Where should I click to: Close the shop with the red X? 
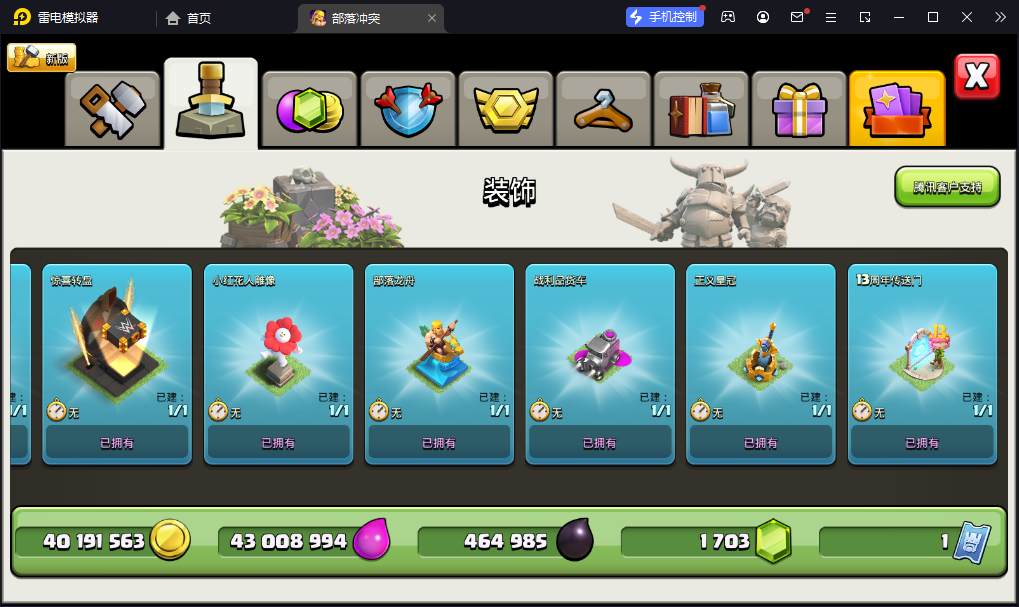click(x=976, y=76)
